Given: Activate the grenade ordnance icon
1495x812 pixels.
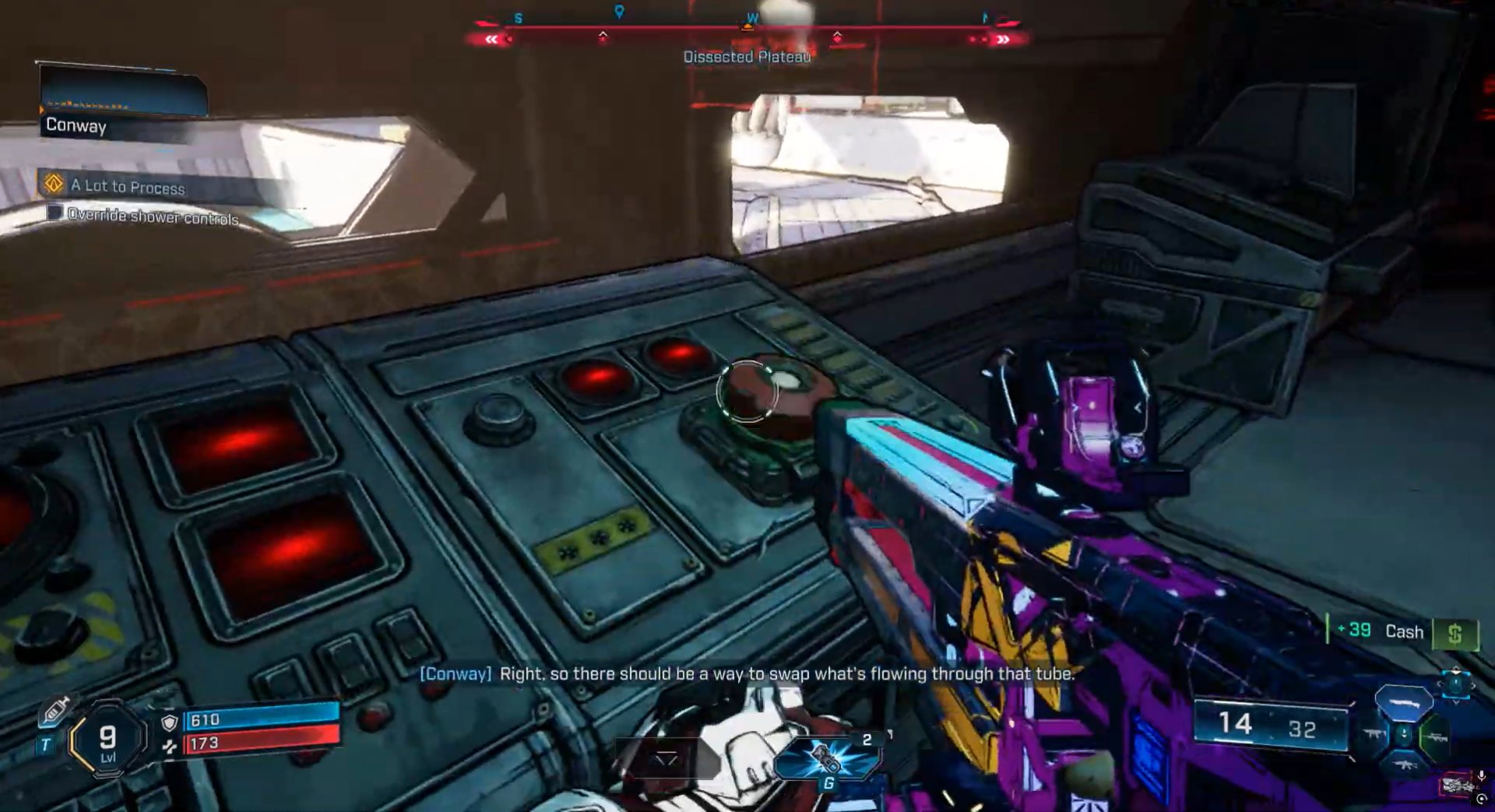Looking at the screenshot, I should 827,758.
